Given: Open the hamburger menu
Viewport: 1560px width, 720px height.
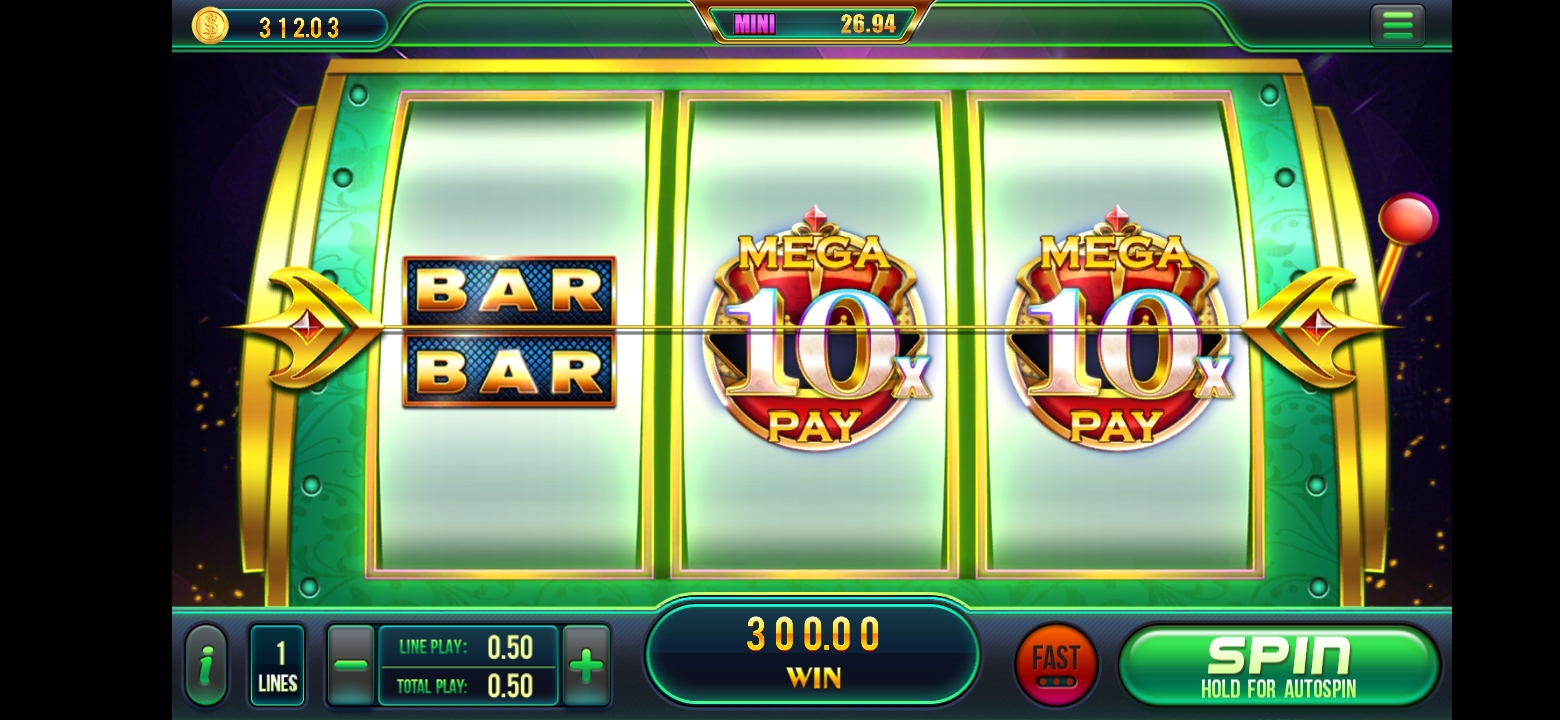Looking at the screenshot, I should tap(1397, 26).
